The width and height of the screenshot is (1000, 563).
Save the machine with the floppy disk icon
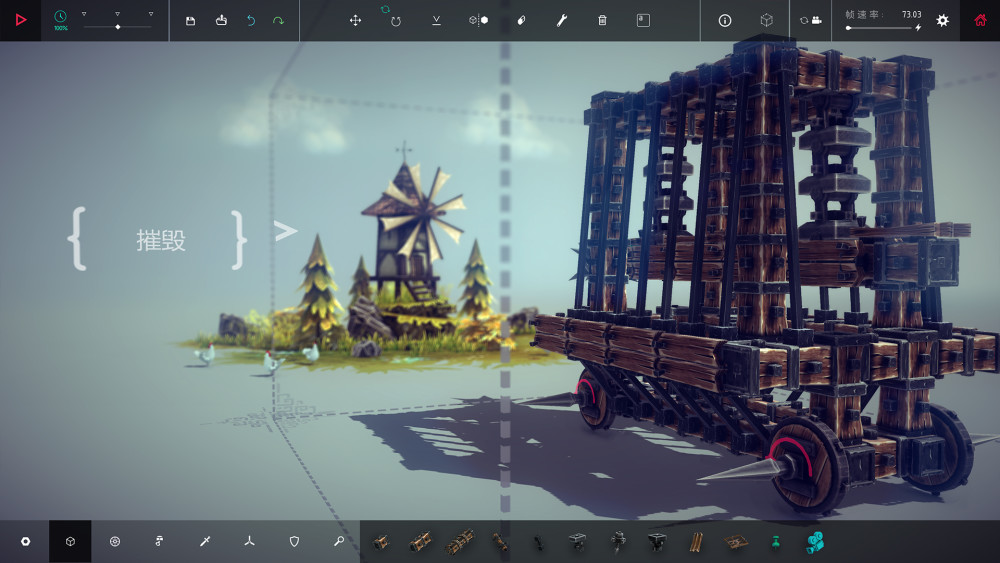190,20
